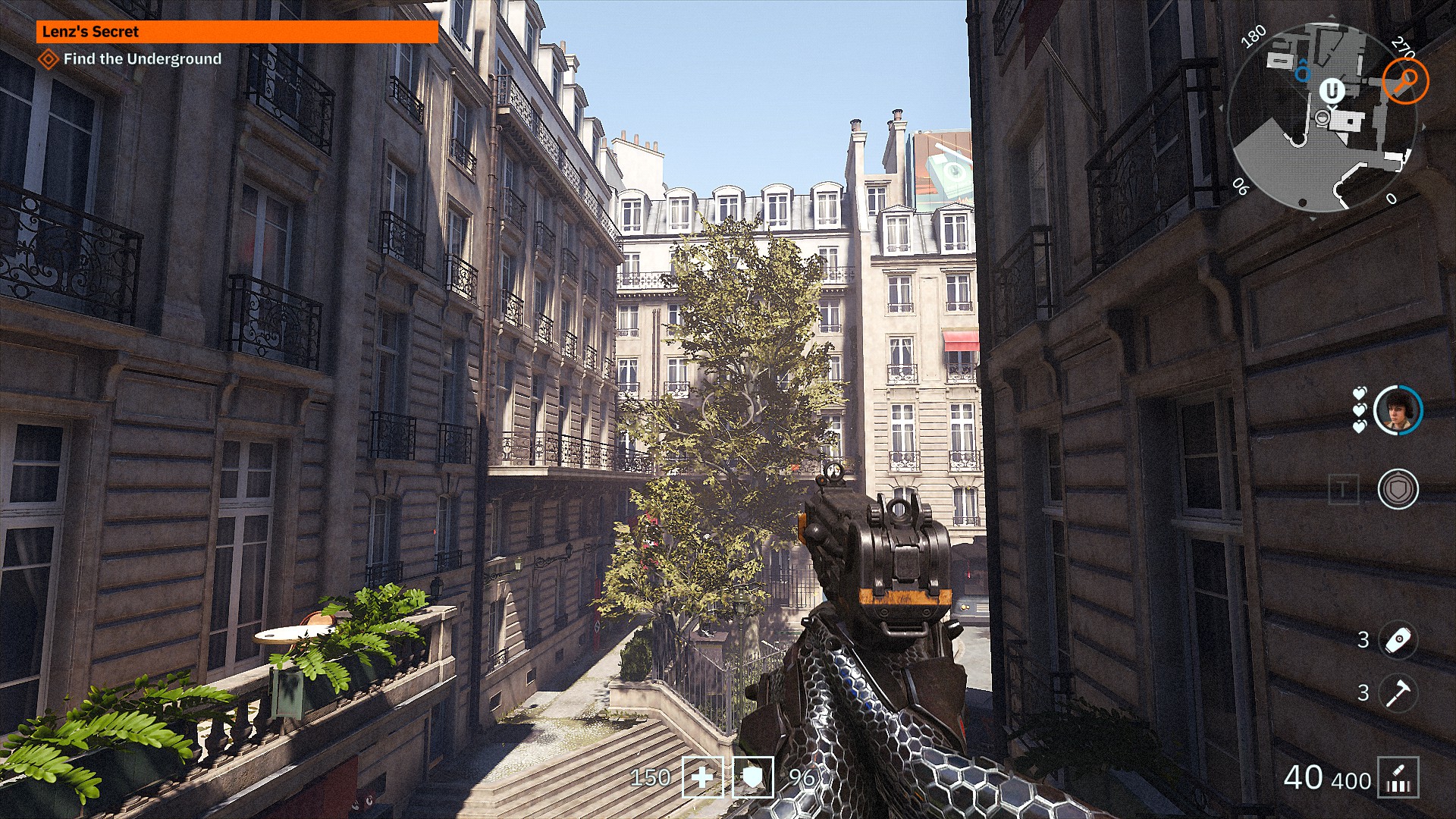Screen dimensions: 1456x819
Task: Select the co-op partner portrait
Action: pos(1398,410)
